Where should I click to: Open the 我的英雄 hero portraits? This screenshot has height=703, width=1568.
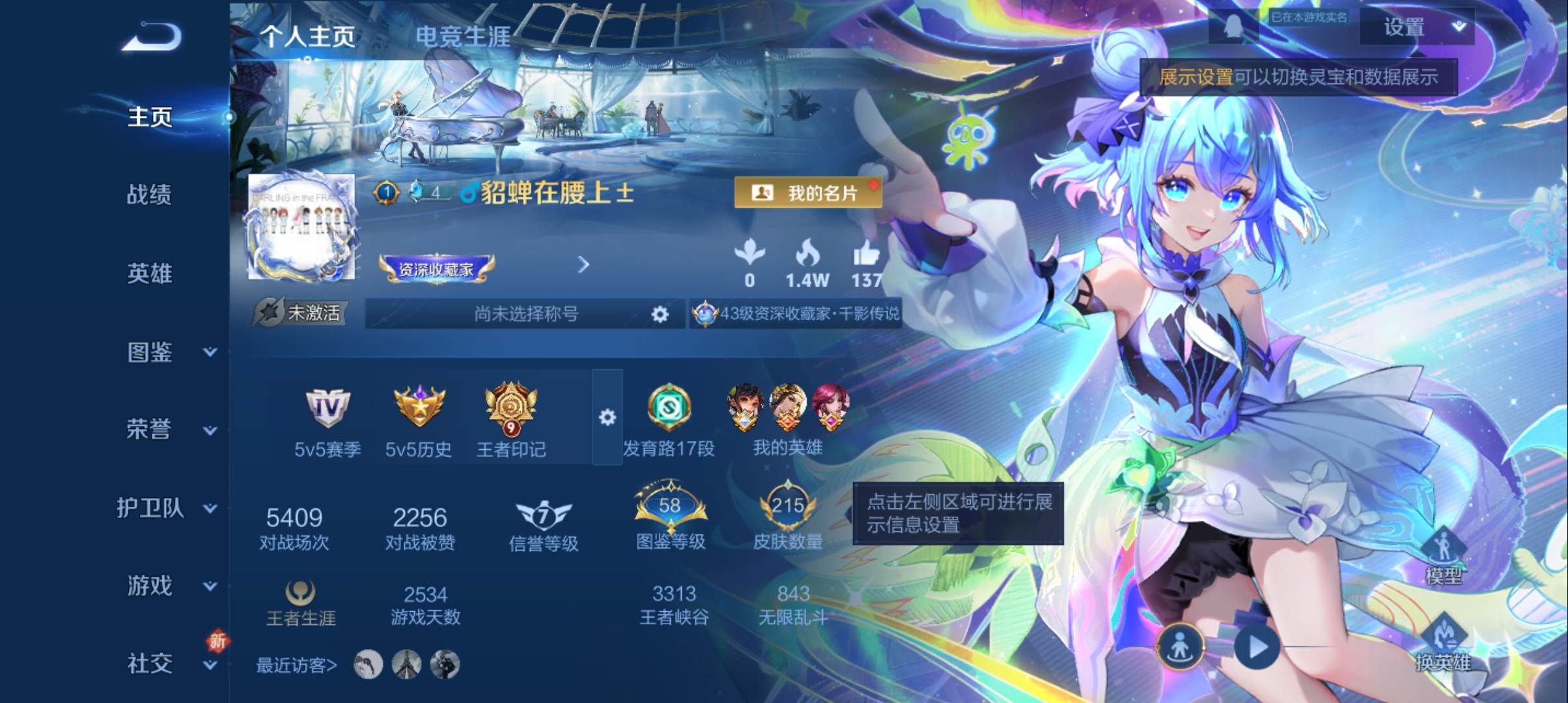point(787,420)
